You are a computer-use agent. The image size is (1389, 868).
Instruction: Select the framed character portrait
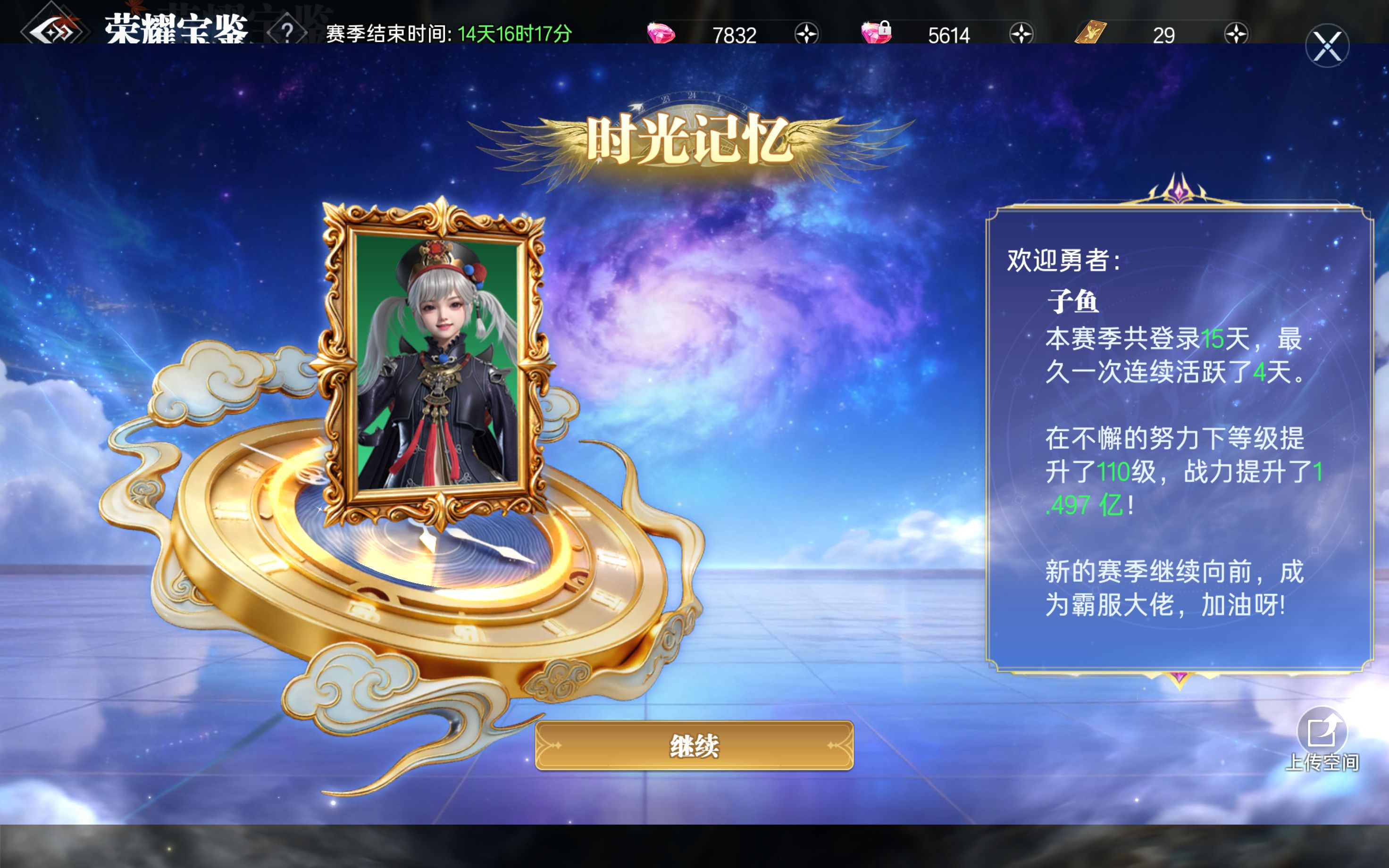437,362
